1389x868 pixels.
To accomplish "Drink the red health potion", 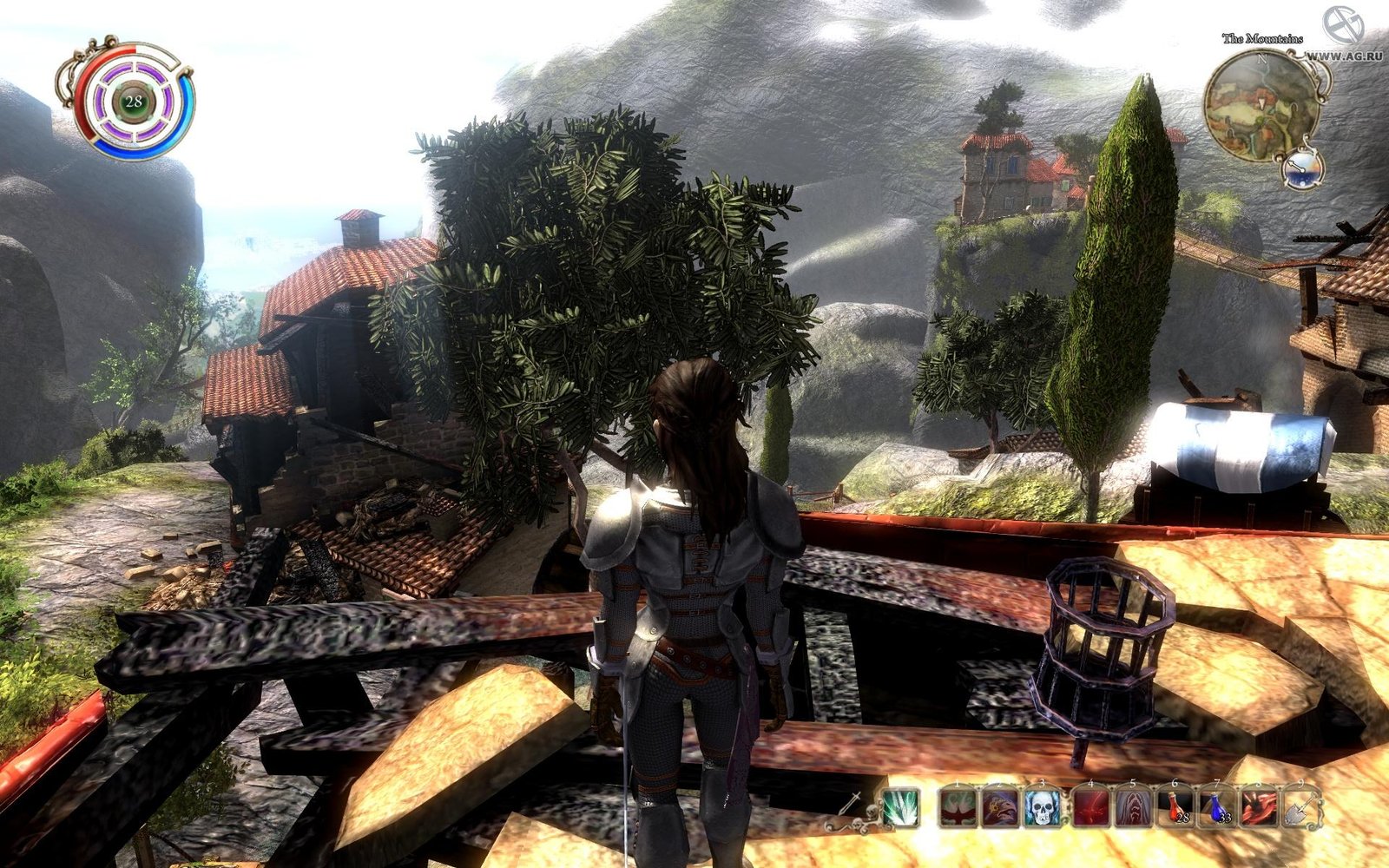I will tap(1177, 808).
